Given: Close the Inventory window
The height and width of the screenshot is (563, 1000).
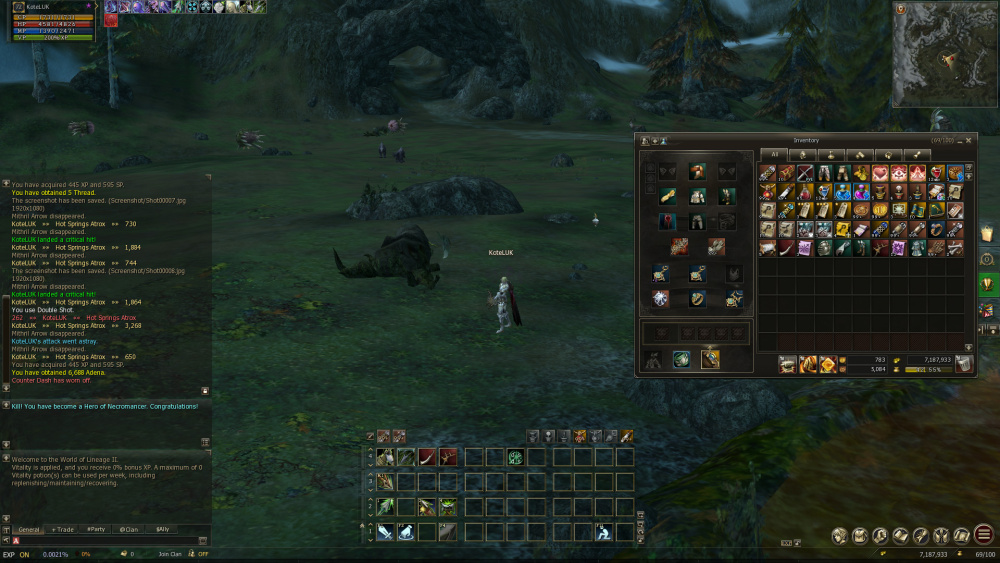Looking at the screenshot, I should [x=968, y=141].
